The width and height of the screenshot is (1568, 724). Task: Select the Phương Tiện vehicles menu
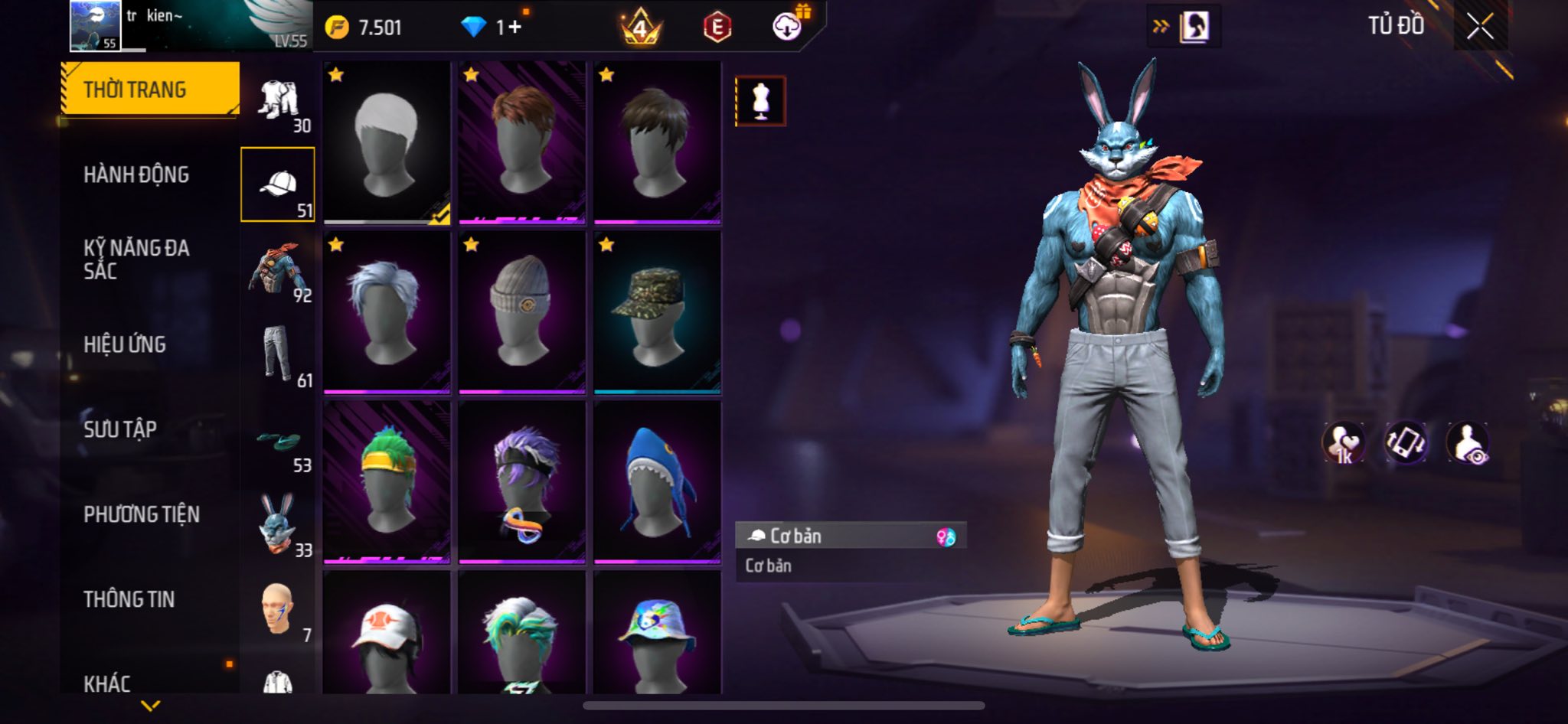click(x=142, y=514)
